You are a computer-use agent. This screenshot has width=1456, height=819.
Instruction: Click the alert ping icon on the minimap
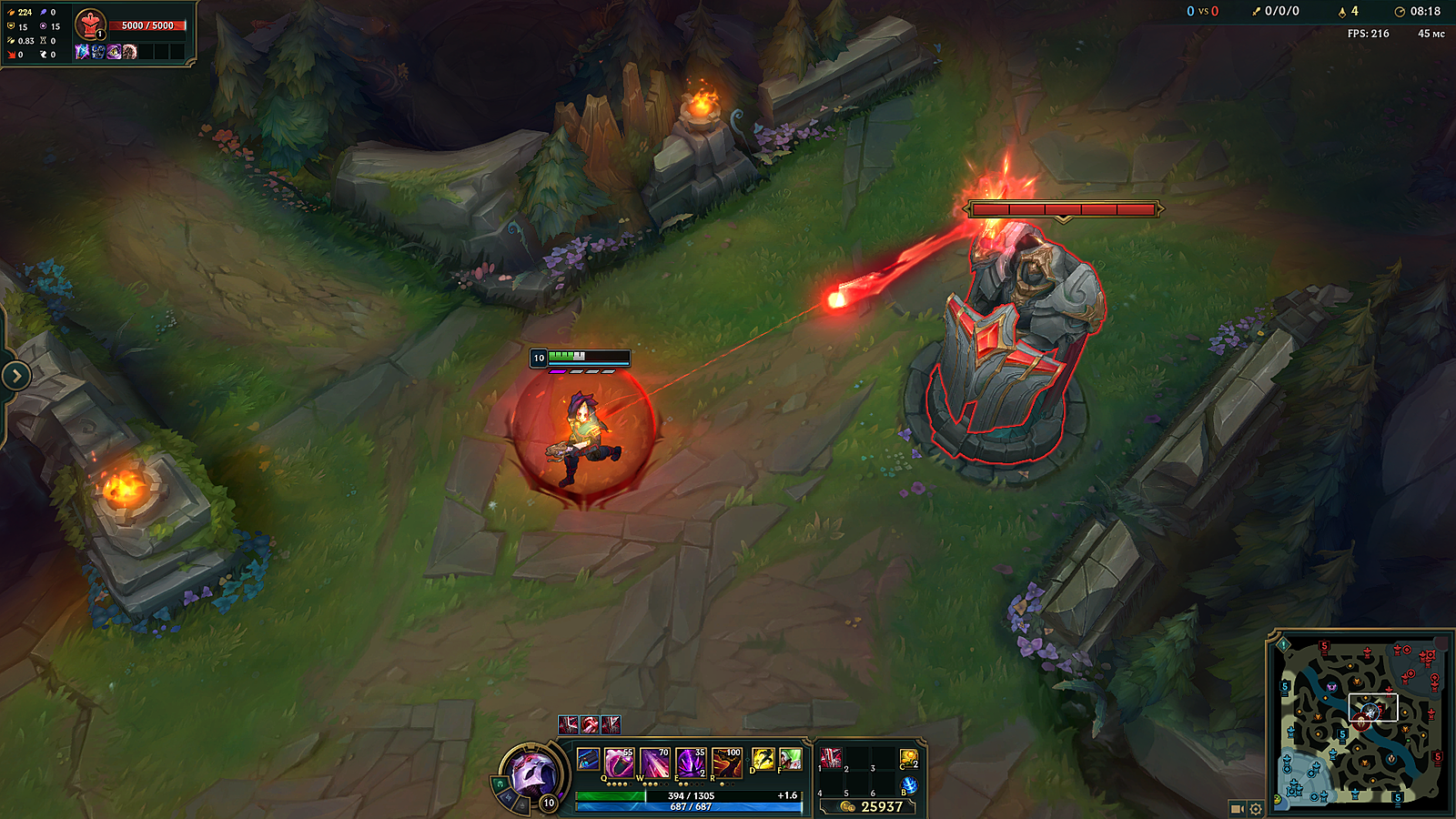coord(1283,644)
